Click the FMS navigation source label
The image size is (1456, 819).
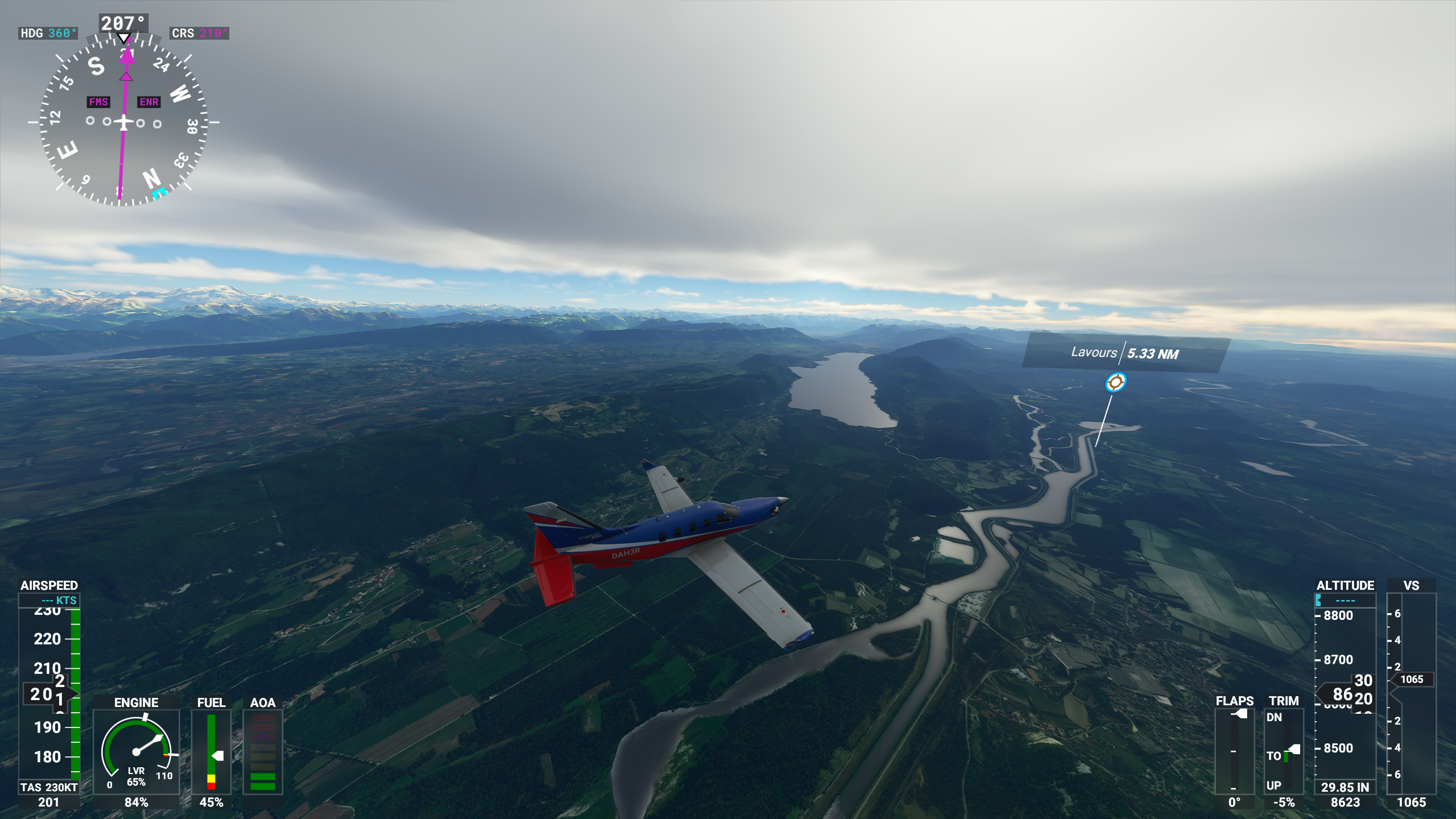[x=98, y=102]
